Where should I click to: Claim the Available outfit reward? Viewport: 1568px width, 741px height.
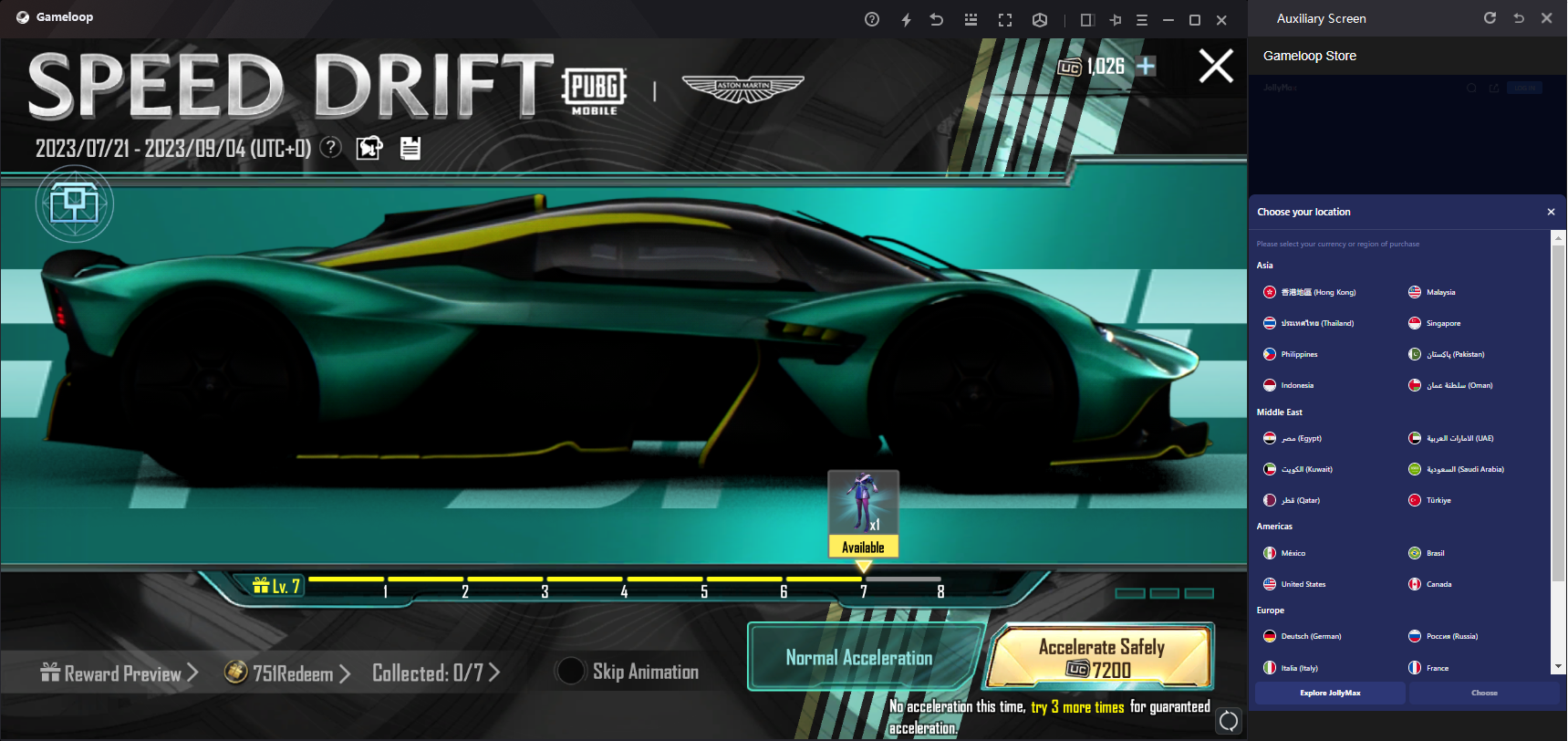click(863, 513)
